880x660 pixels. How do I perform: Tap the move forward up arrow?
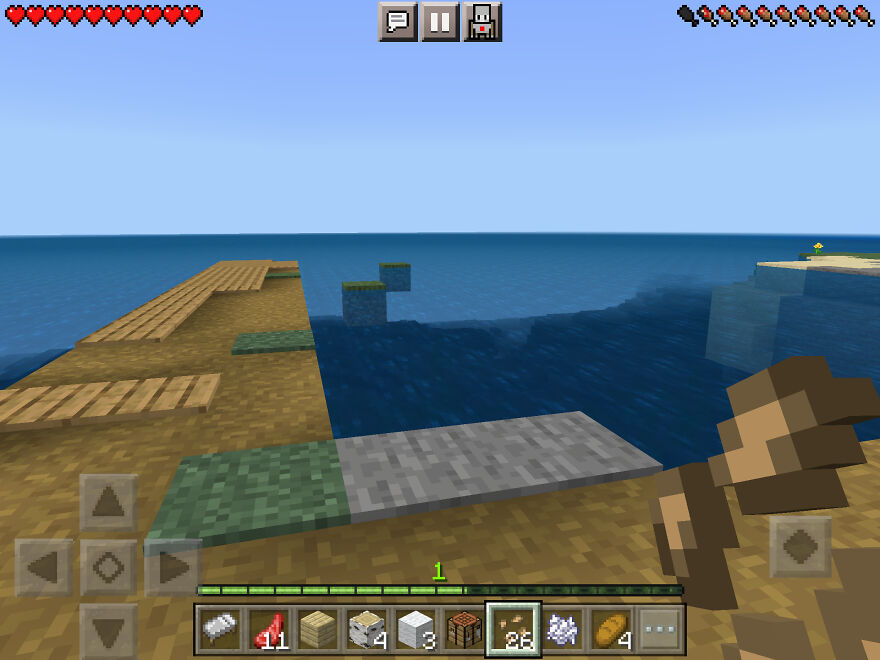pyautogui.click(x=108, y=503)
